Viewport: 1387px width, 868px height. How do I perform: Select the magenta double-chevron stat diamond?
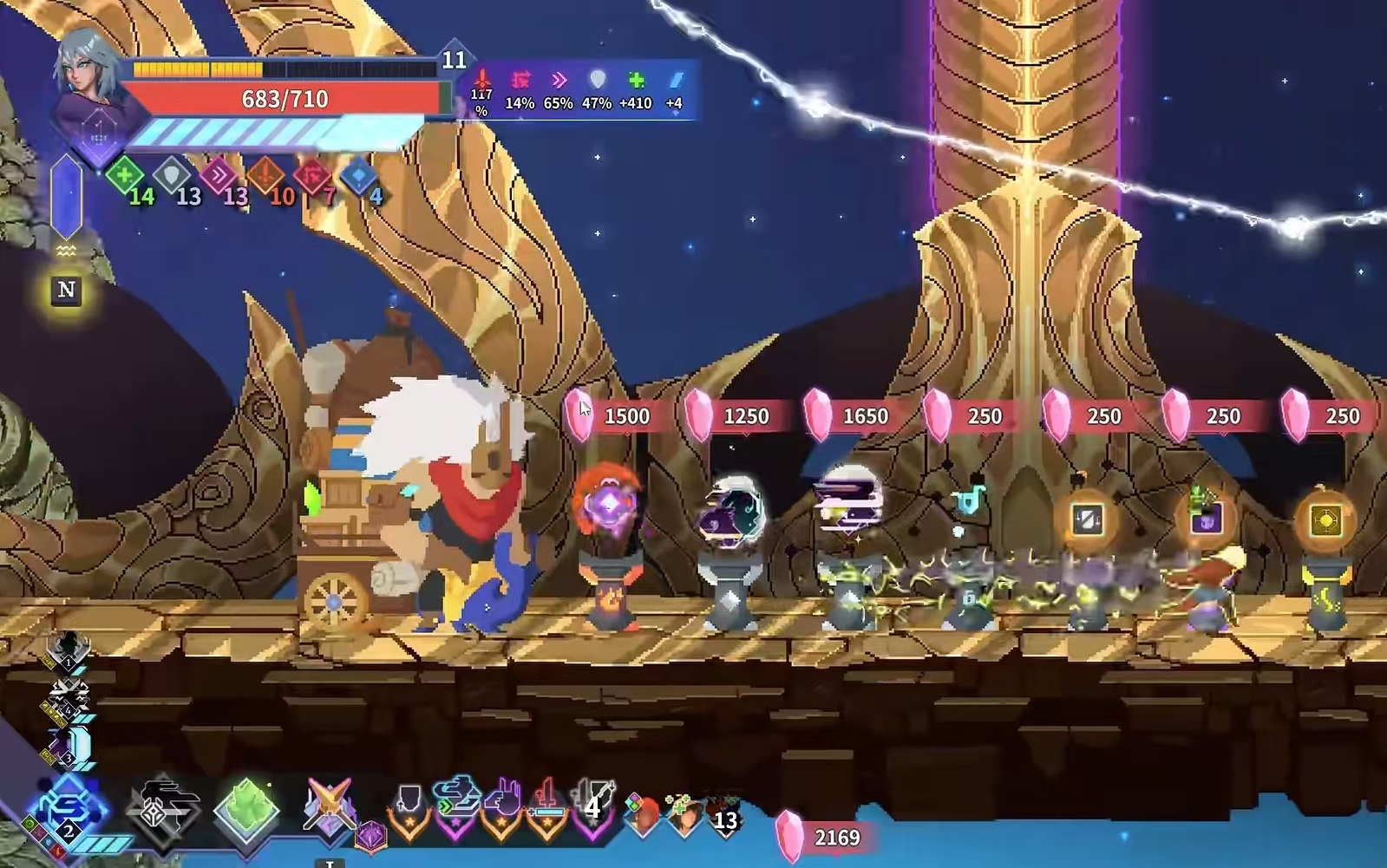(218, 175)
